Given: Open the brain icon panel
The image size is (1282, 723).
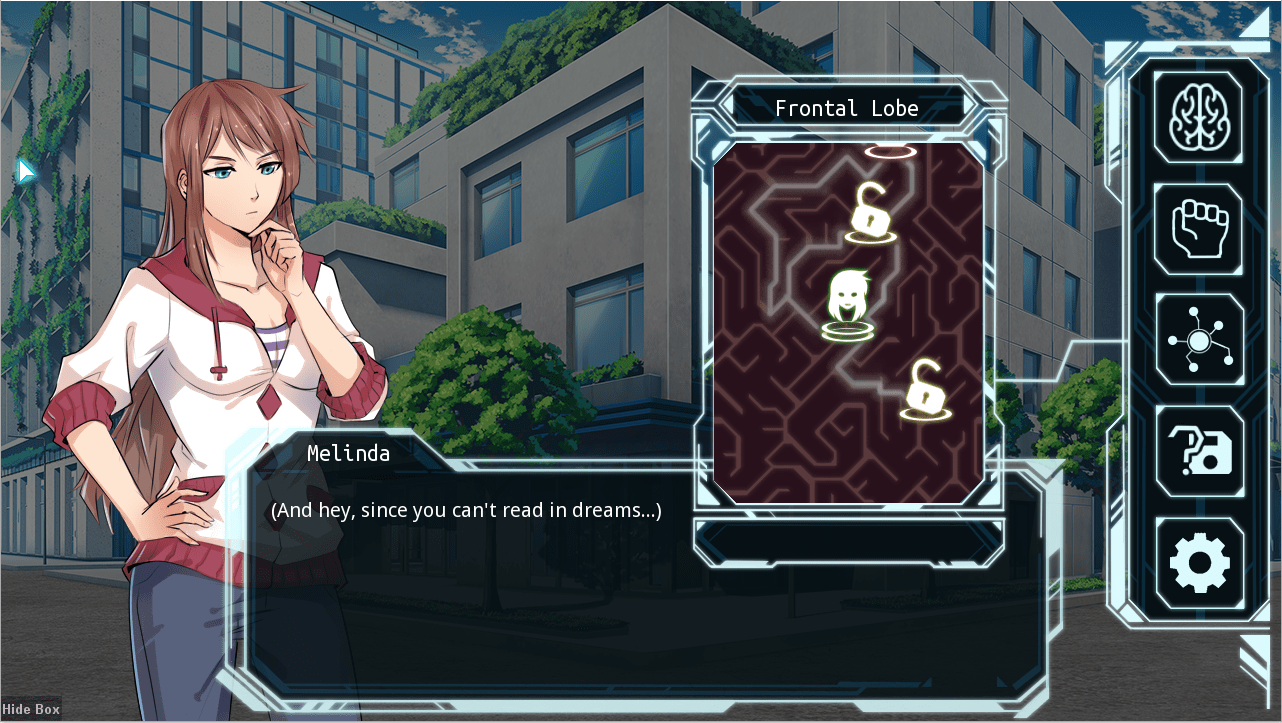Looking at the screenshot, I should 1198,117.
